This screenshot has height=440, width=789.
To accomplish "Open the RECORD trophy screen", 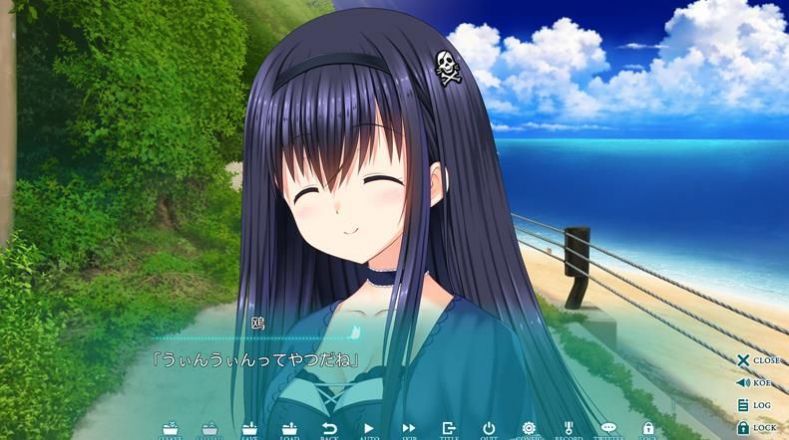I will (x=569, y=430).
